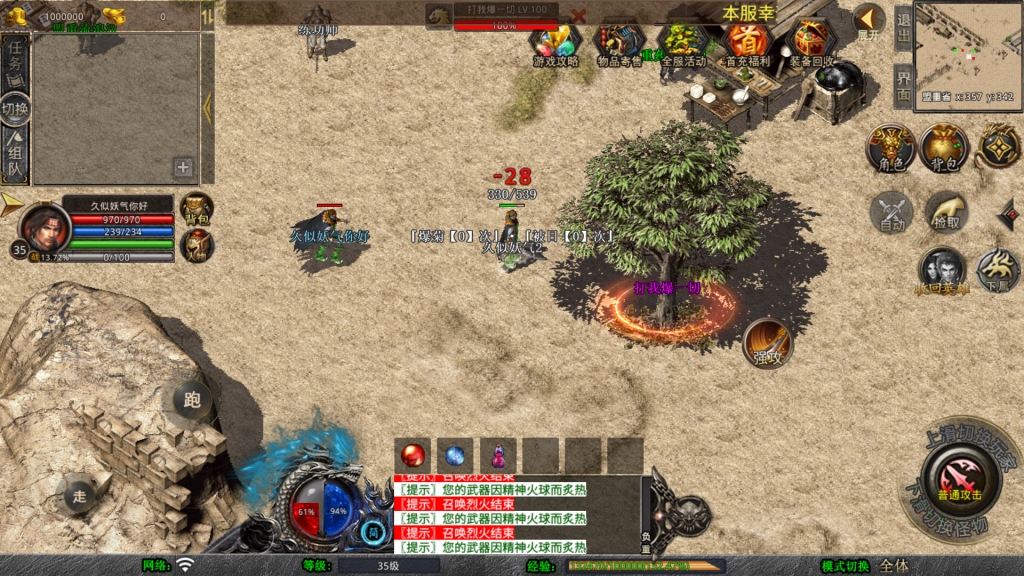
Task: Toggle 自动 auto-combat
Action: pyautogui.click(x=891, y=211)
